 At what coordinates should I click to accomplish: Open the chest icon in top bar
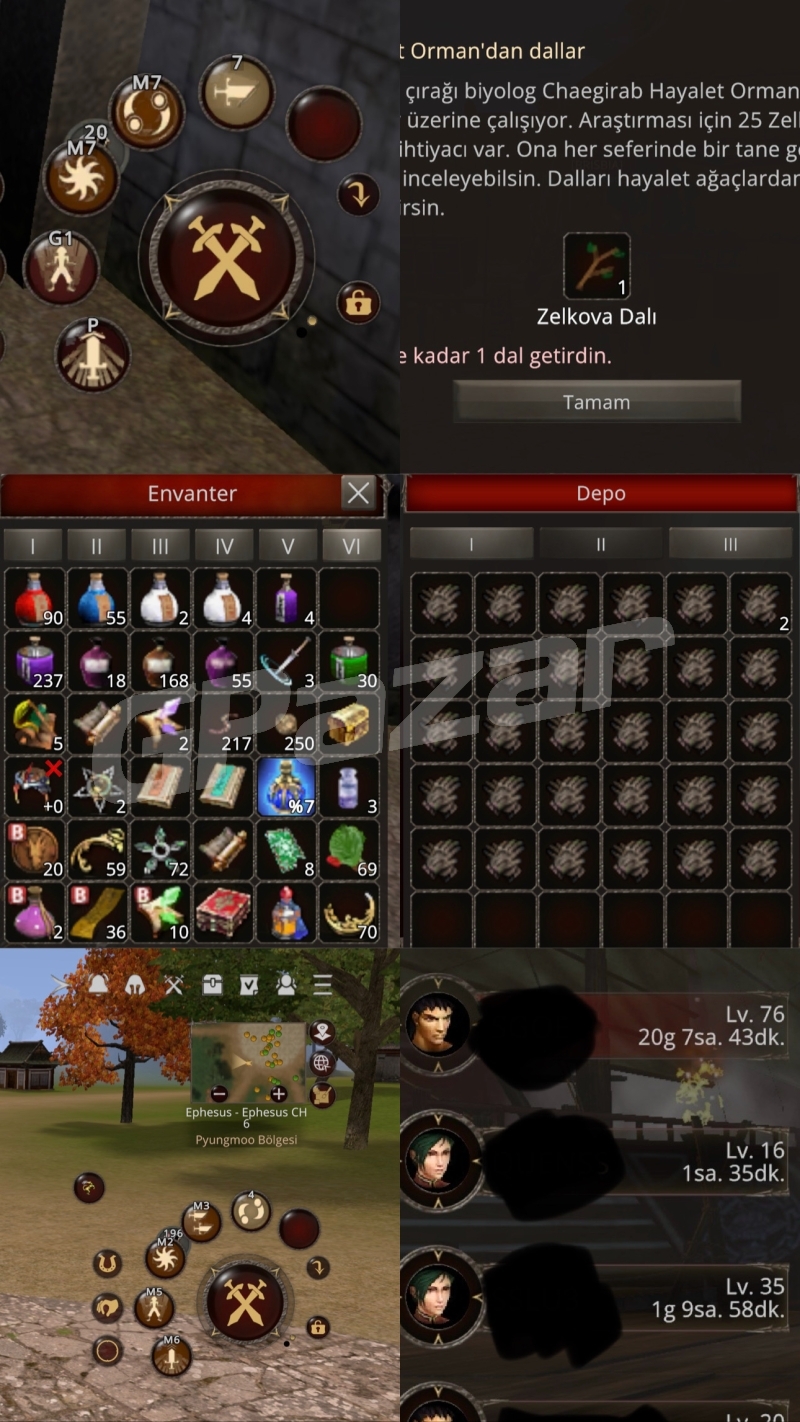pyautogui.click(x=212, y=985)
